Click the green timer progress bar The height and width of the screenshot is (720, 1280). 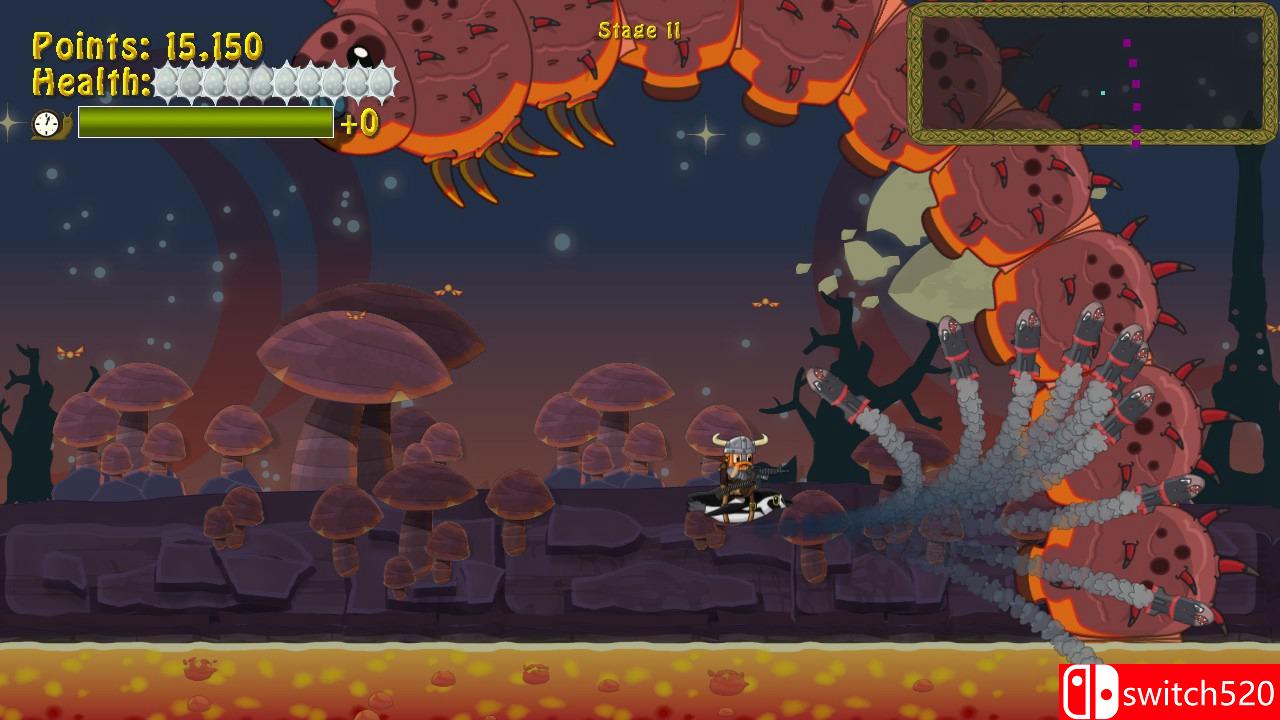click(x=205, y=121)
